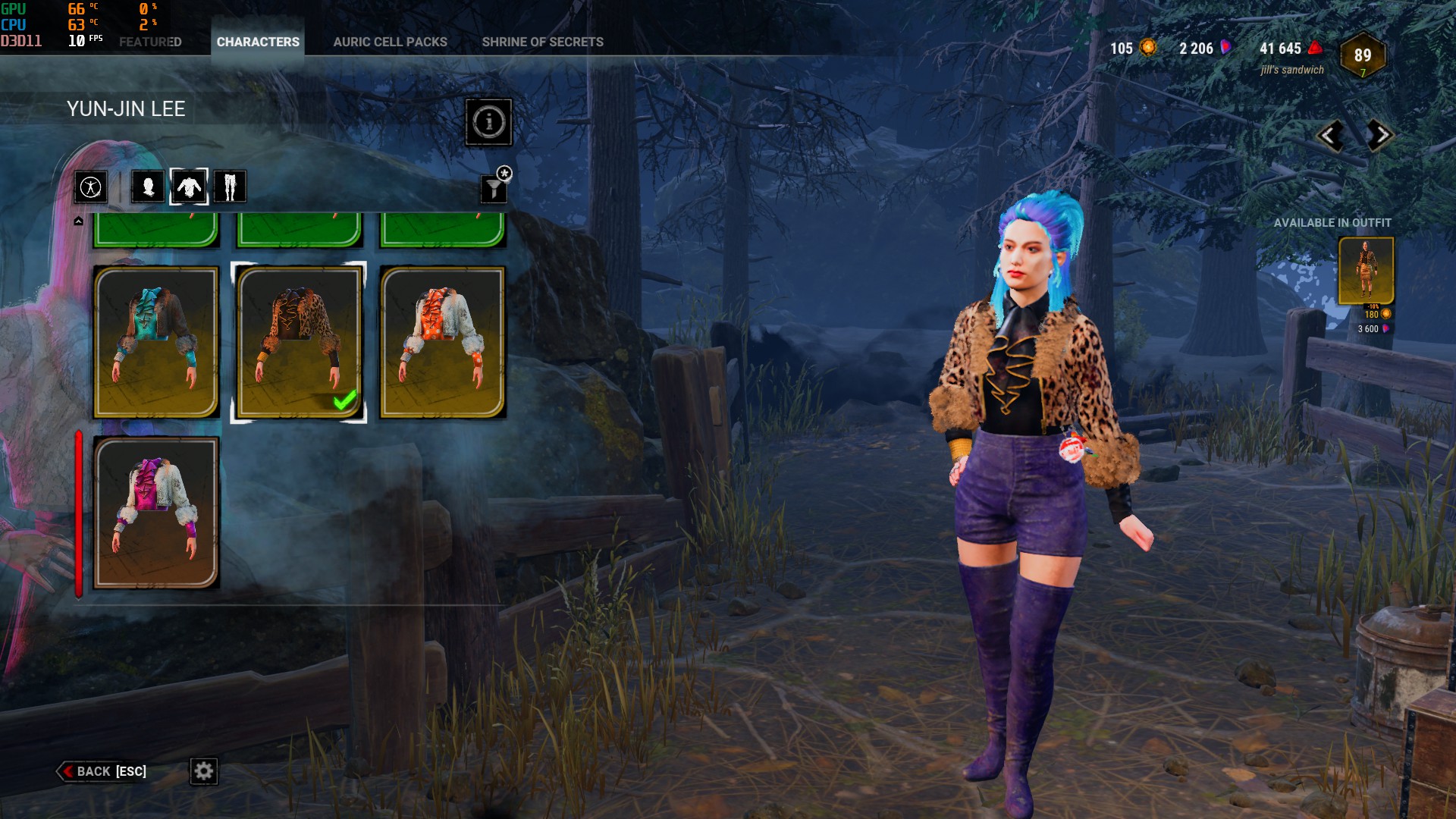
Task: Show character info with the 'i' button
Action: click(488, 121)
